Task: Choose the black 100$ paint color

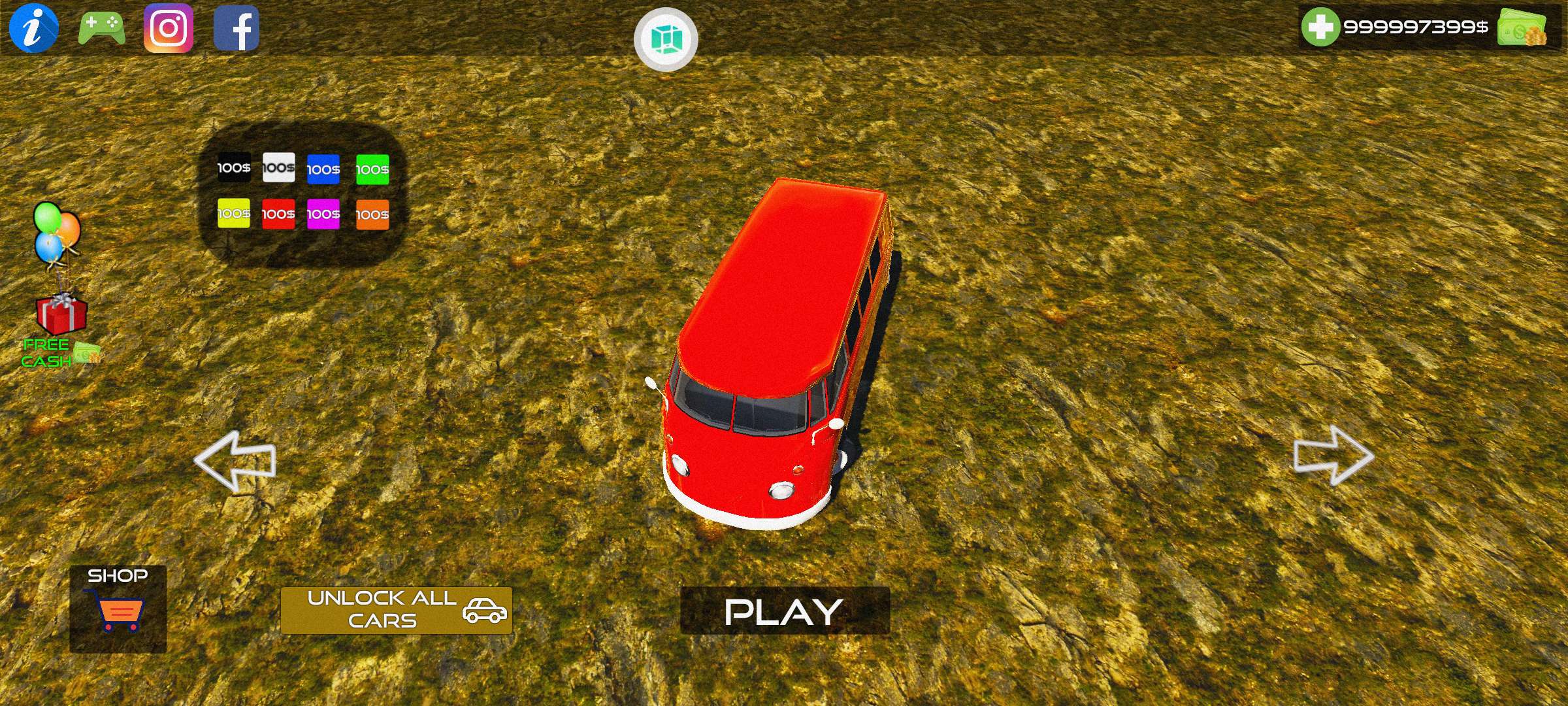Action: (233, 167)
